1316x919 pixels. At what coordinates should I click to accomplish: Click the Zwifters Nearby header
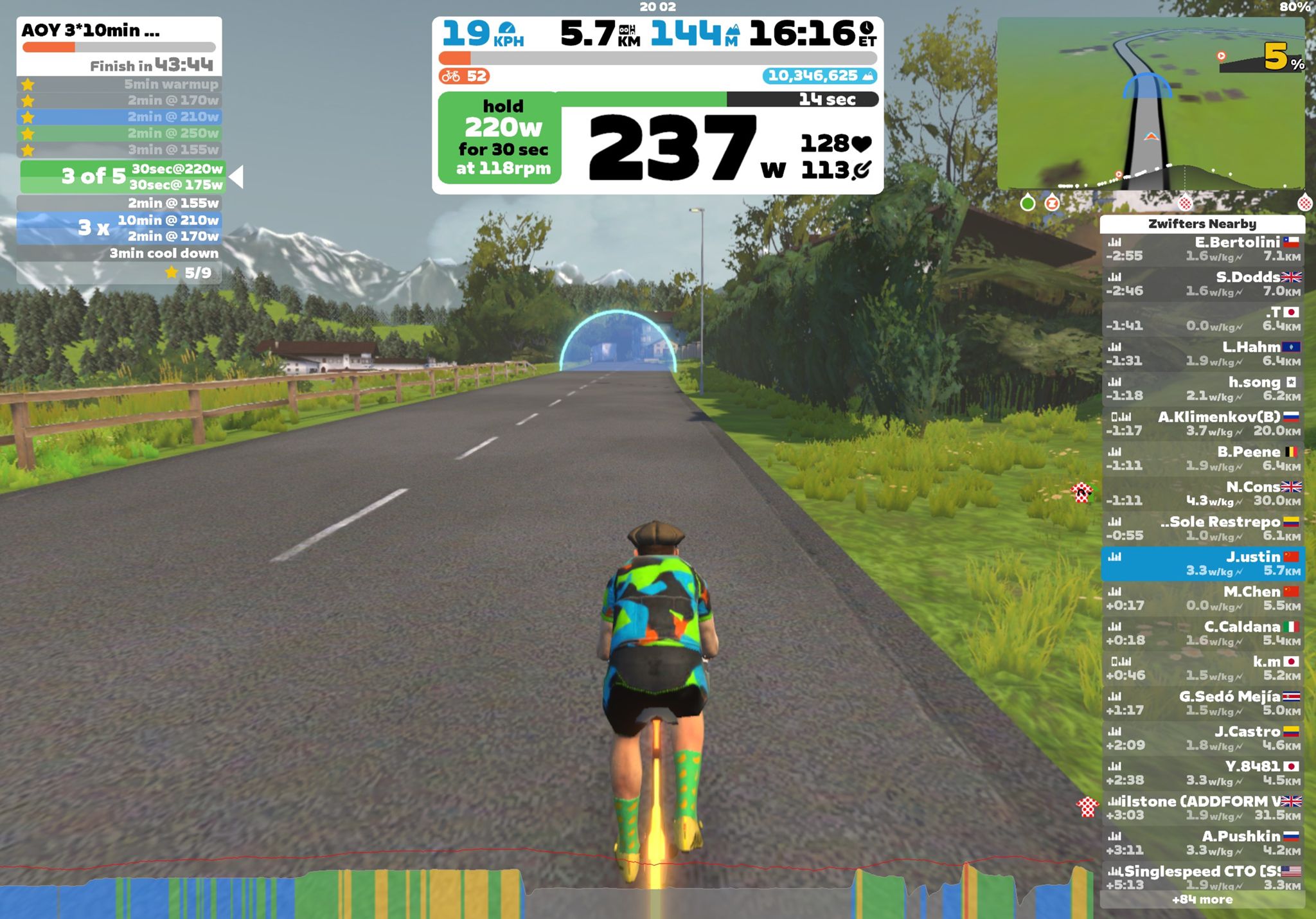pos(1203,224)
